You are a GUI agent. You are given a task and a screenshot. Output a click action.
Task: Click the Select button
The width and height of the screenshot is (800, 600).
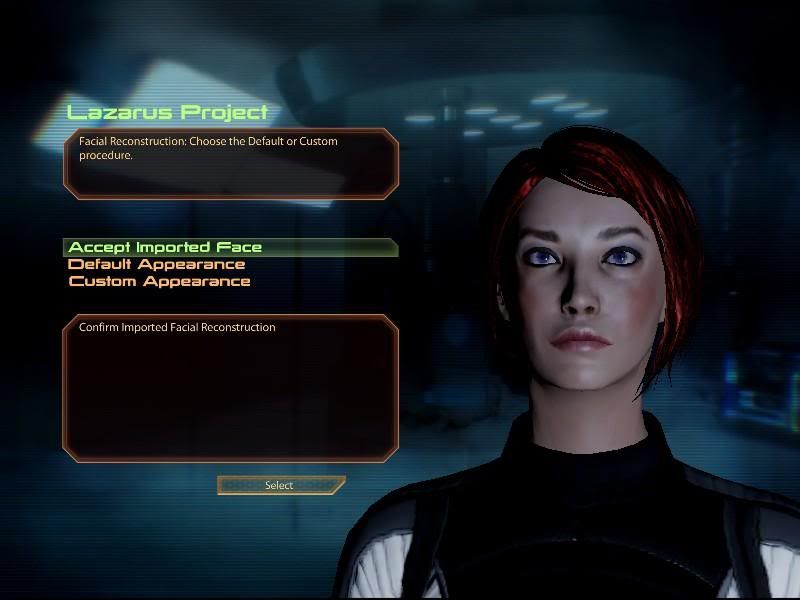pos(280,485)
